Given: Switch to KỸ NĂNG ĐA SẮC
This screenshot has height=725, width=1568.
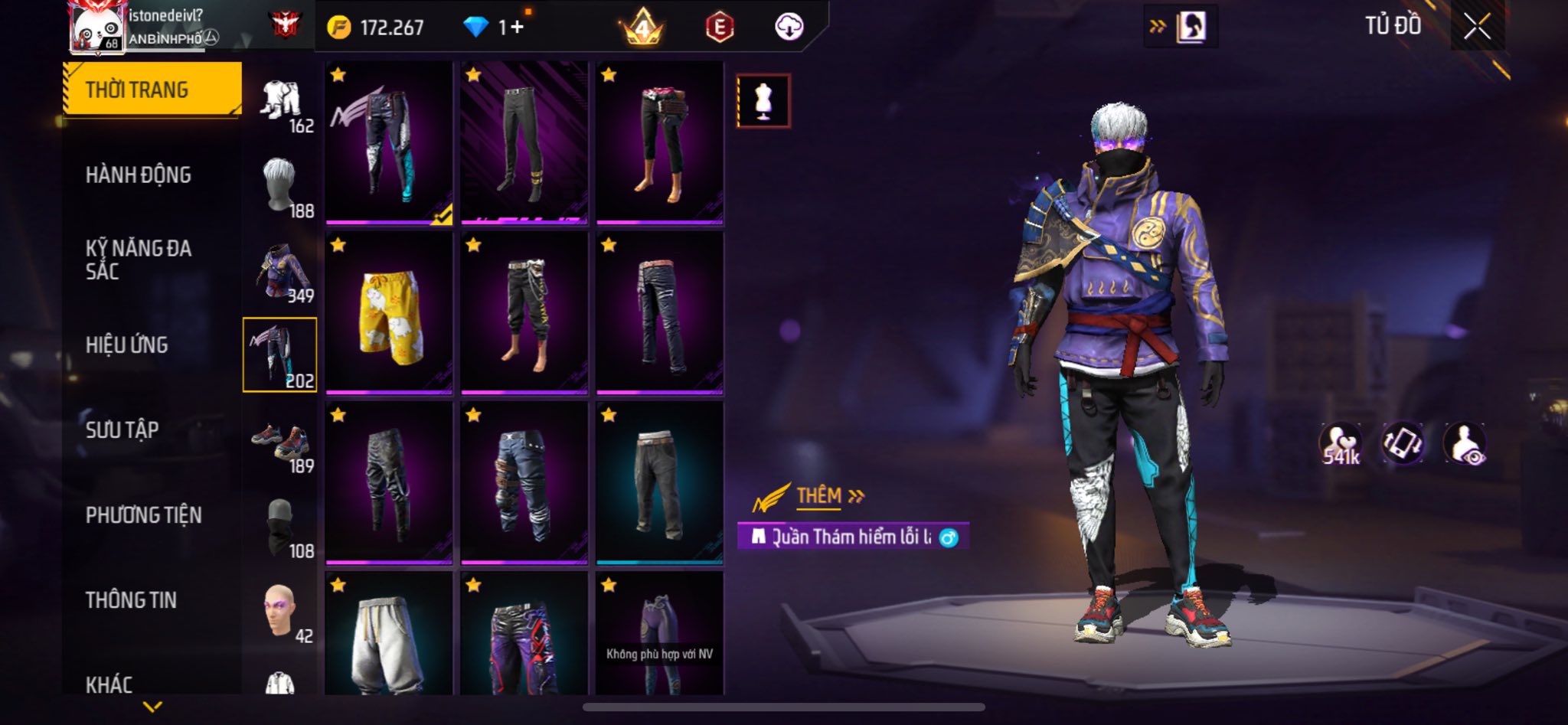Looking at the screenshot, I should pyautogui.click(x=139, y=260).
